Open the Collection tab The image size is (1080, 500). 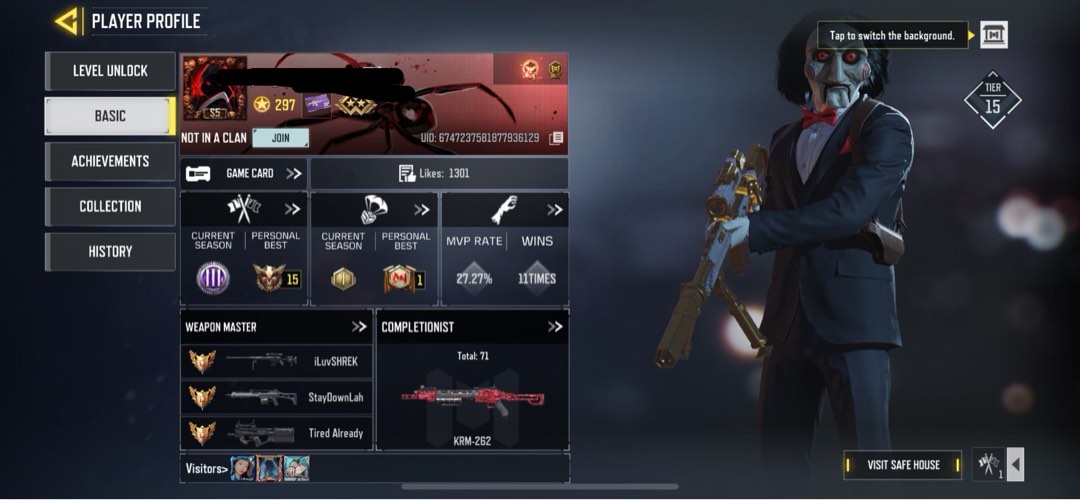click(110, 206)
